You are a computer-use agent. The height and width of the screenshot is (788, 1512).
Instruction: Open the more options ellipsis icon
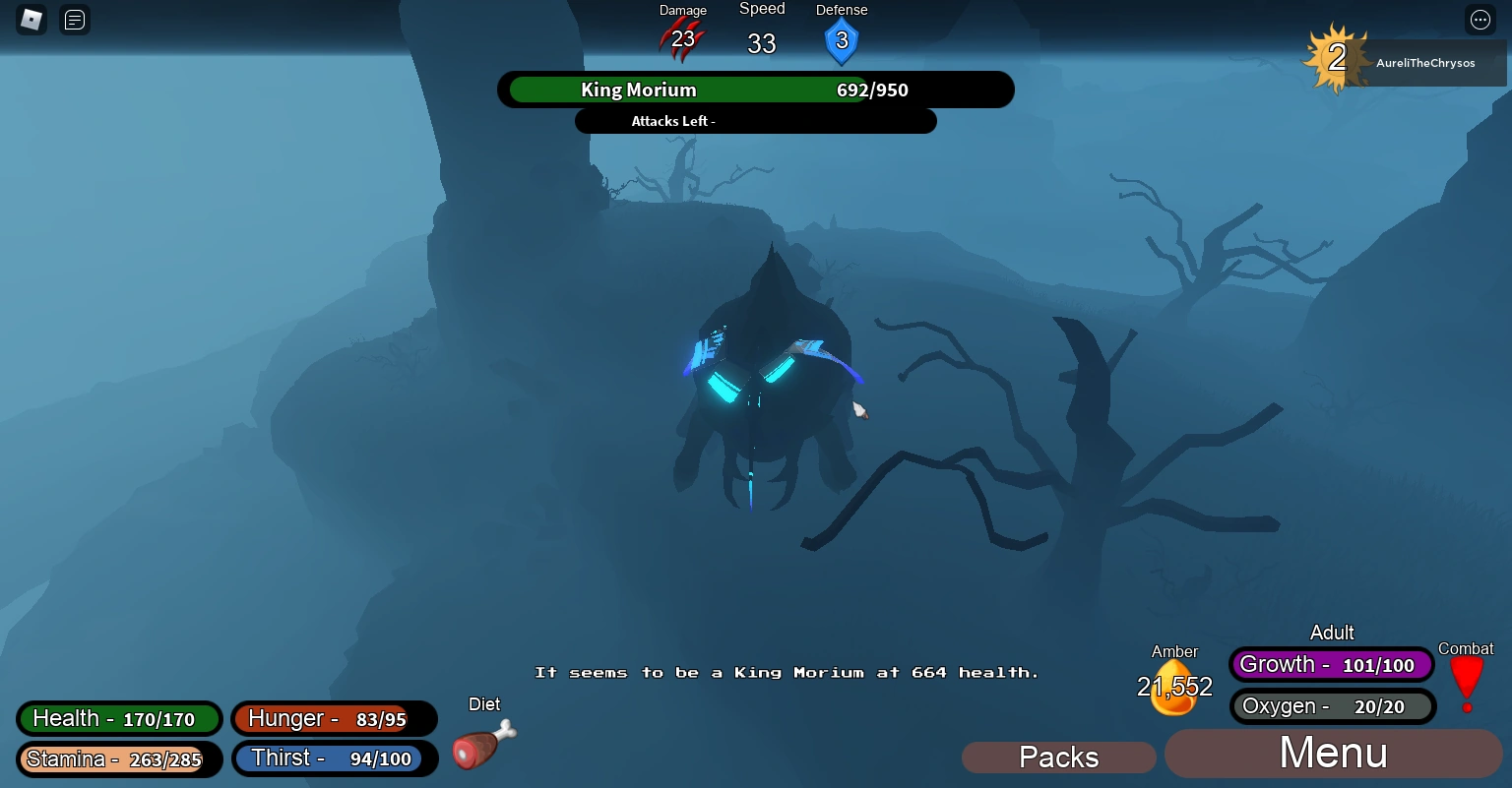pyautogui.click(x=1480, y=20)
